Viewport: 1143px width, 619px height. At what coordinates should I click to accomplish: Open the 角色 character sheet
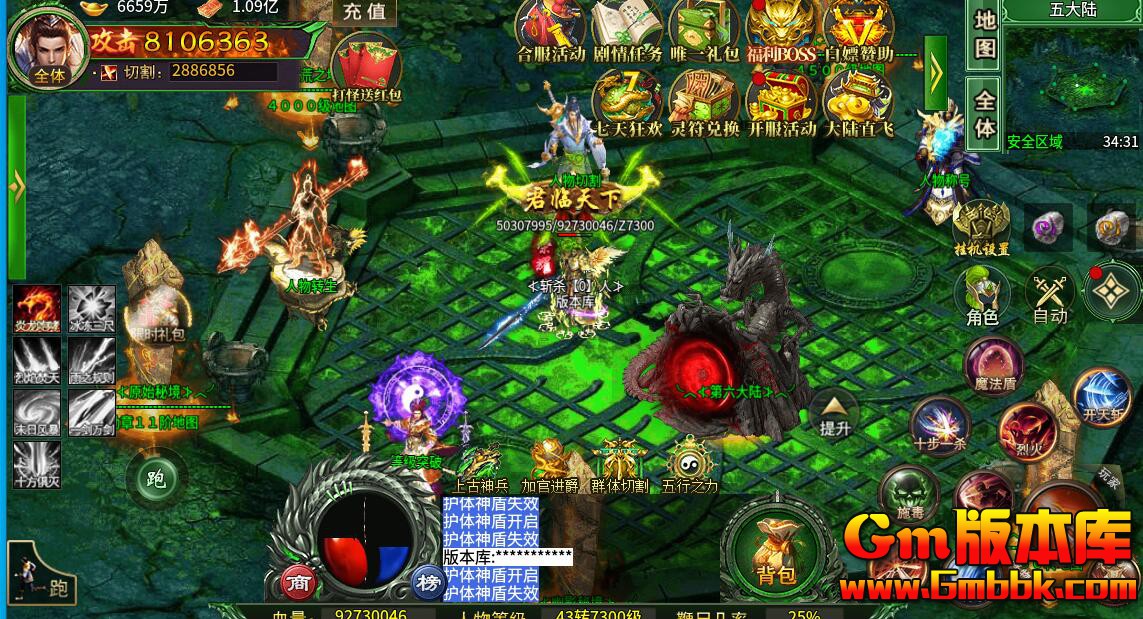982,294
